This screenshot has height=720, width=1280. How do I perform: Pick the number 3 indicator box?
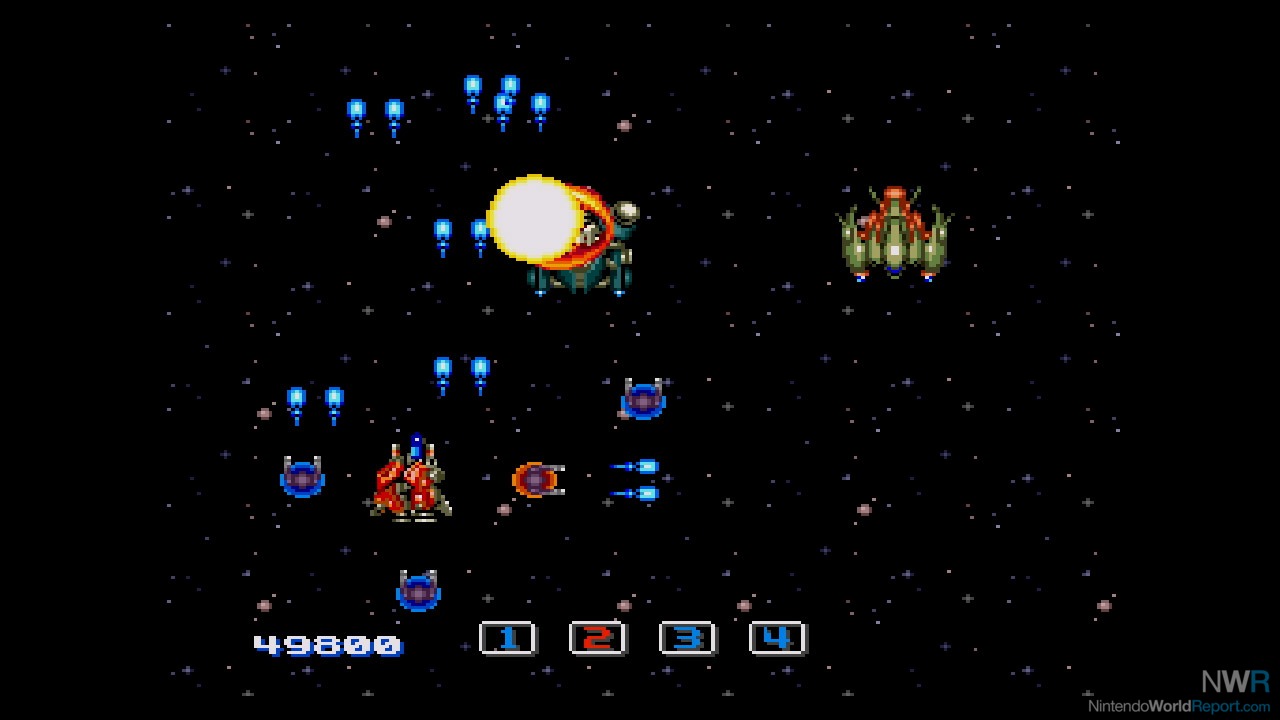(x=687, y=638)
